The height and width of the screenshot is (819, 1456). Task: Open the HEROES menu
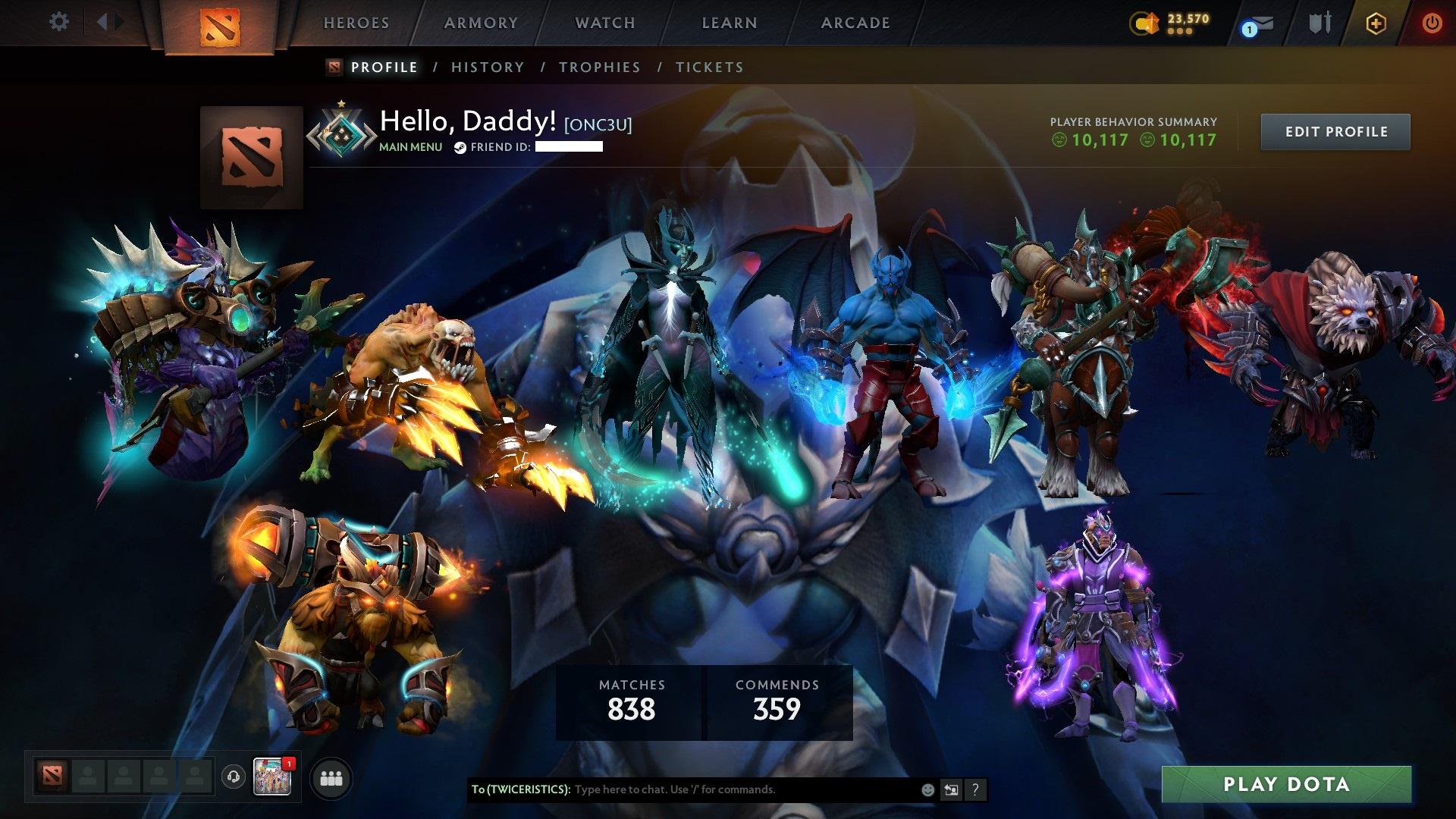click(356, 23)
